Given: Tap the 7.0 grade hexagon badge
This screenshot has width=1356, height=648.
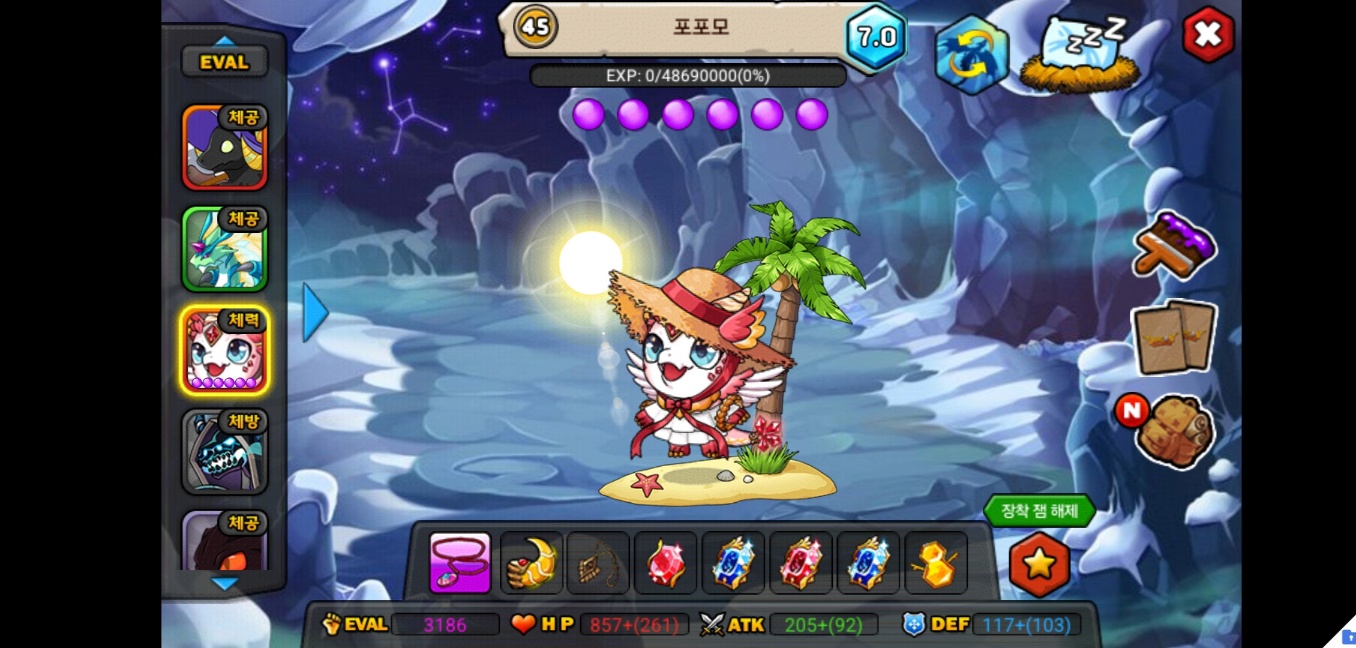Looking at the screenshot, I should click(x=876, y=38).
